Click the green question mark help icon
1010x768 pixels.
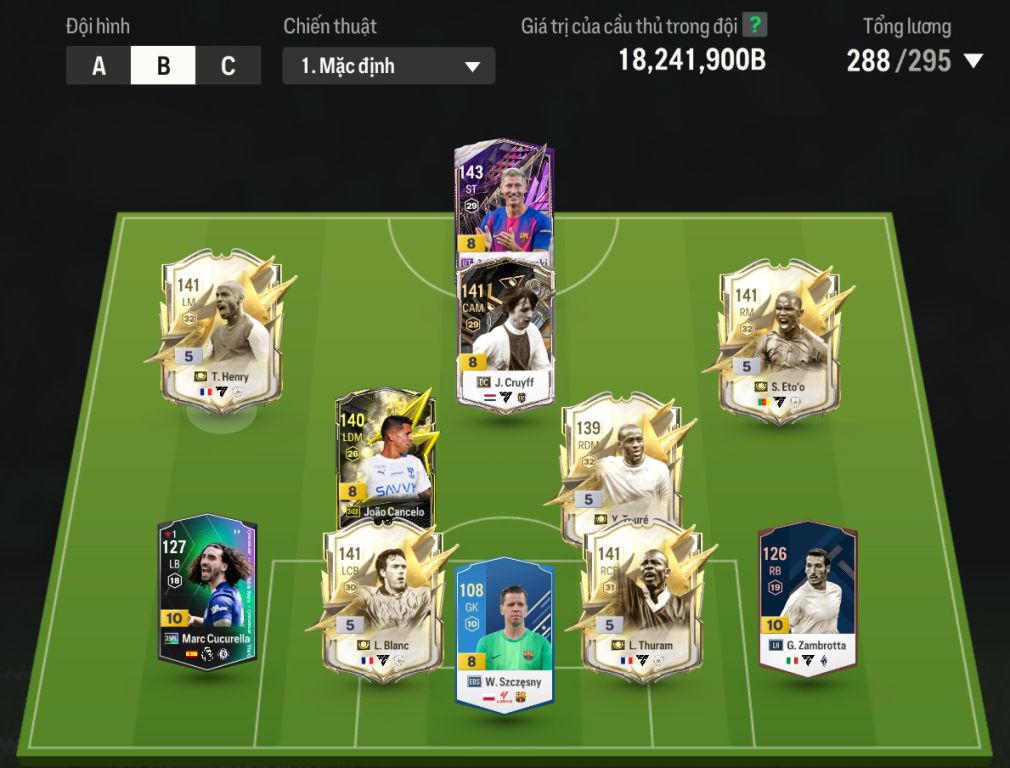tap(754, 25)
